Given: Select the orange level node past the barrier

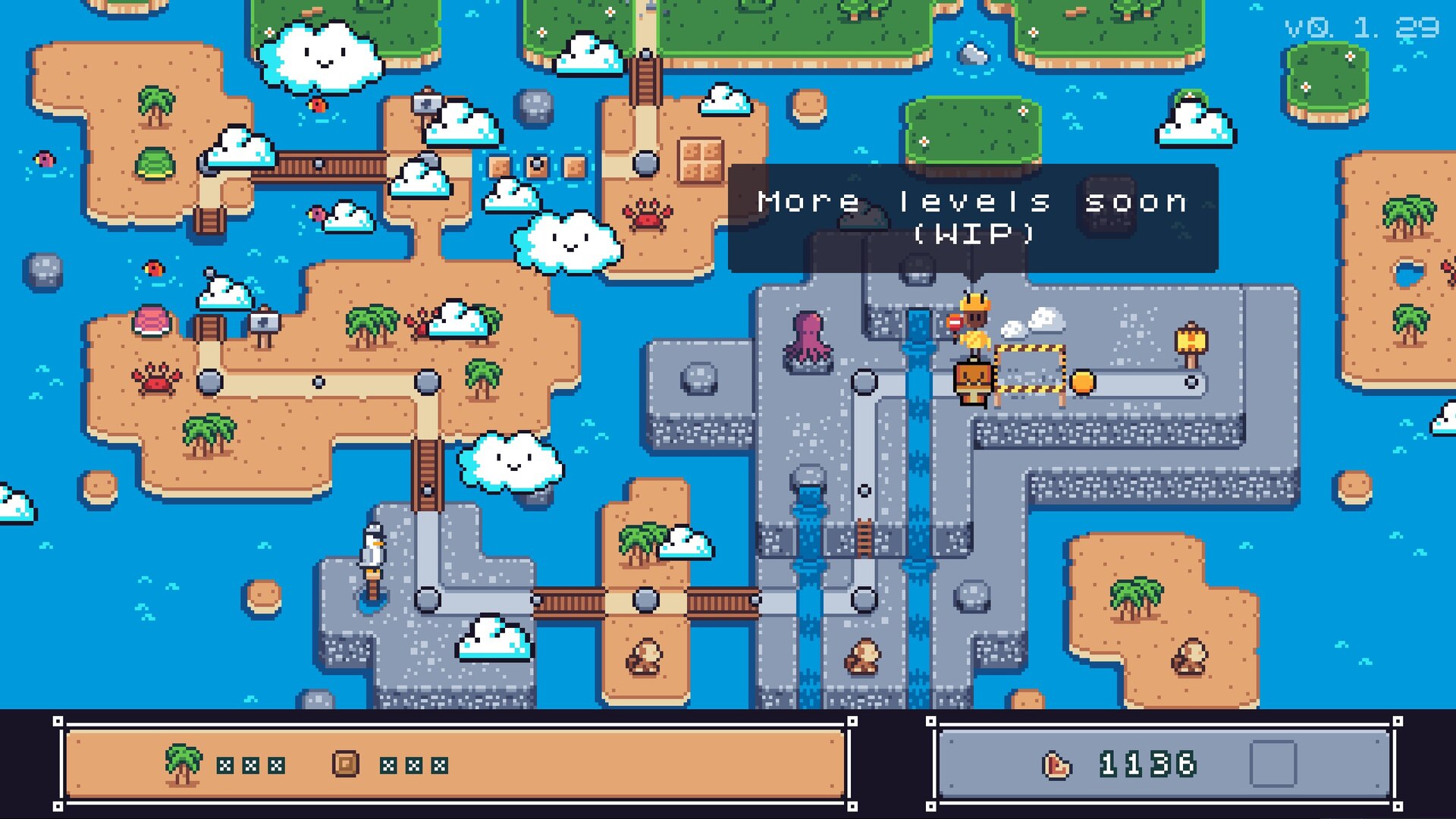Looking at the screenshot, I should click(x=1082, y=382).
